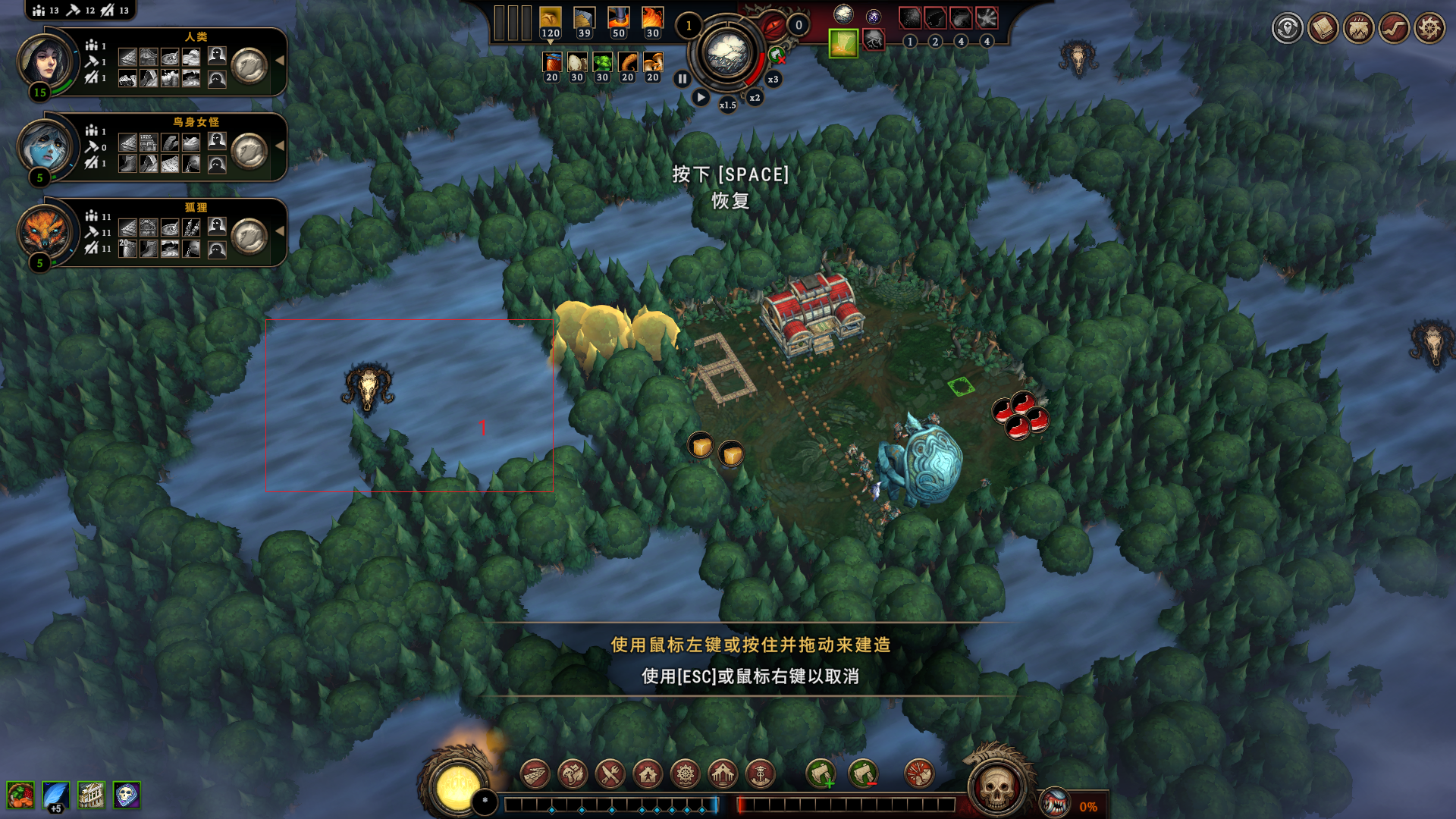This screenshot has height=819, width=1456.
Task: Open the gear industry build category
Action: pyautogui.click(x=686, y=774)
